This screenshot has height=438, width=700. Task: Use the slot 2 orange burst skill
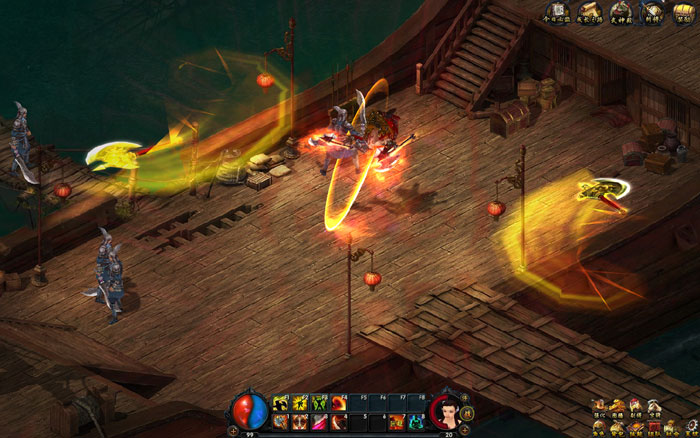pyautogui.click(x=299, y=422)
